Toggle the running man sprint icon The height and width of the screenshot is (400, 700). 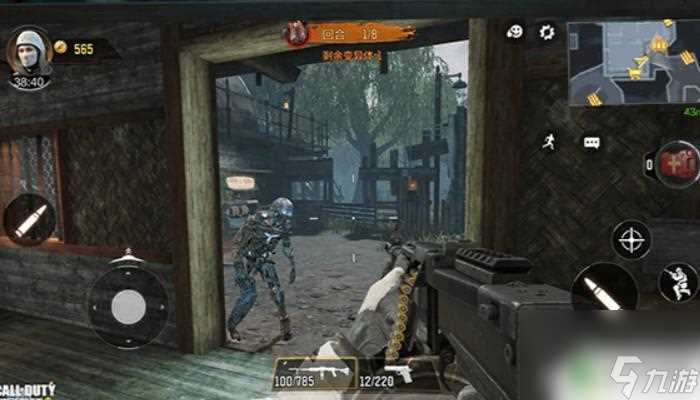point(547,142)
